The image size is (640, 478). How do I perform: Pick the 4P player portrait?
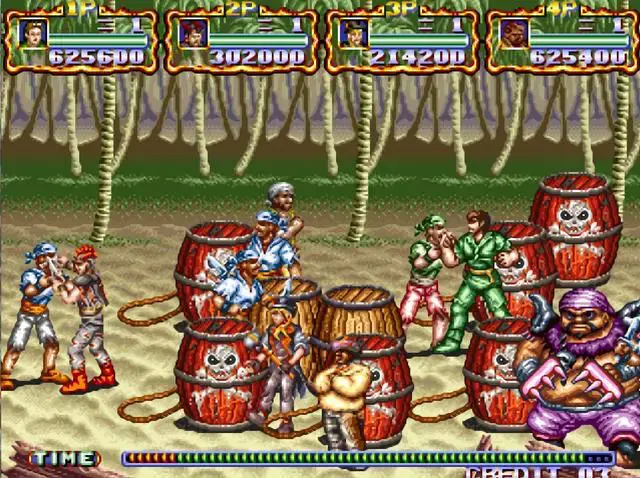point(514,33)
